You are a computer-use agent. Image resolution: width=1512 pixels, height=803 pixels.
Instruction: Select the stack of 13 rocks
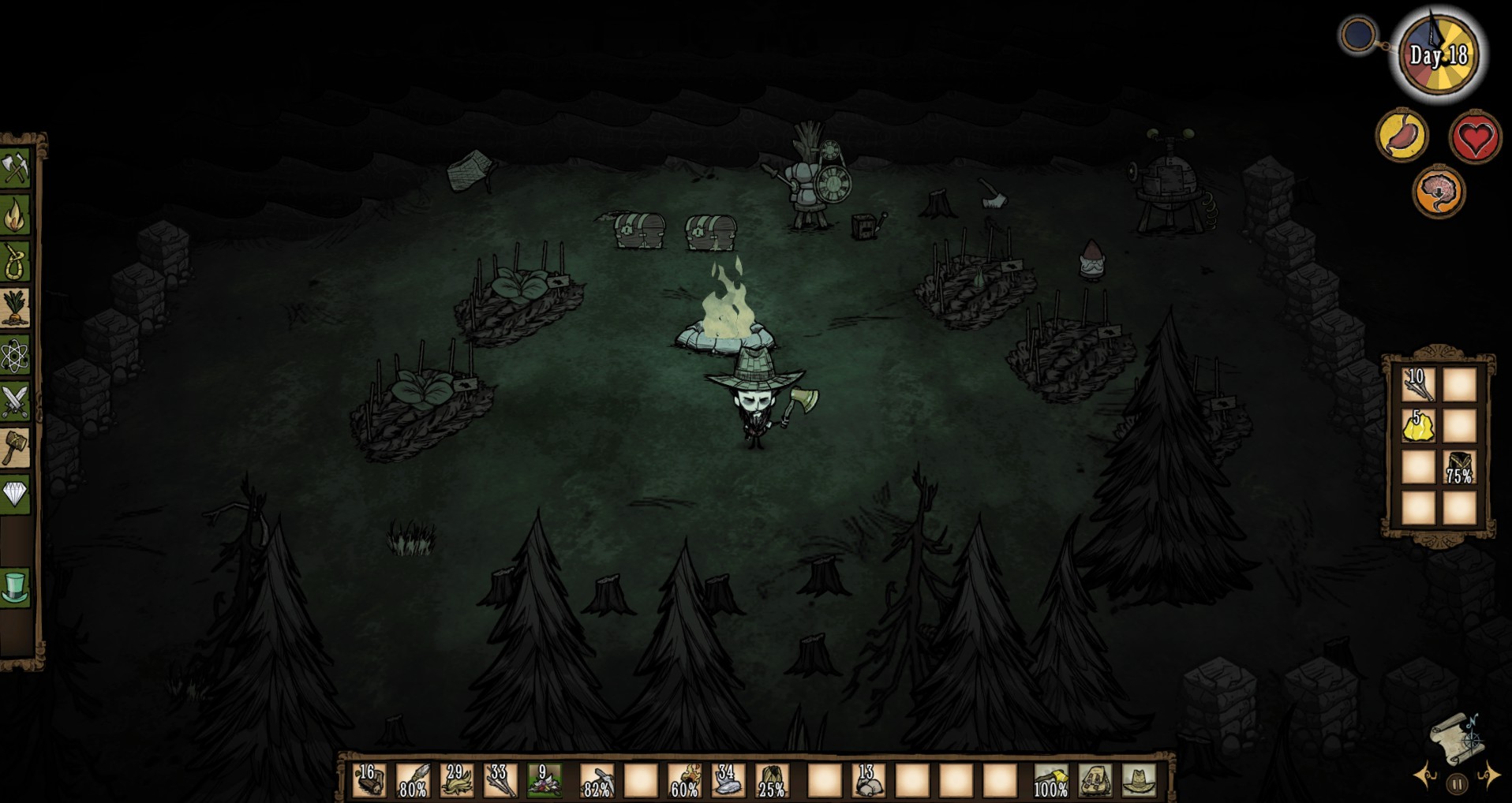pyautogui.click(x=868, y=779)
